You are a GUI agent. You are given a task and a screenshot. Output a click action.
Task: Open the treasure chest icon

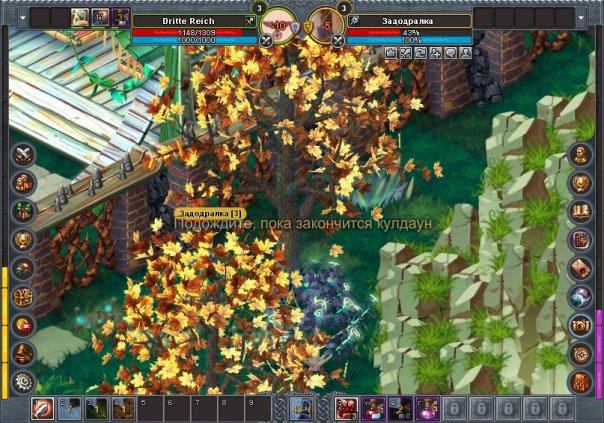[x=580, y=325]
